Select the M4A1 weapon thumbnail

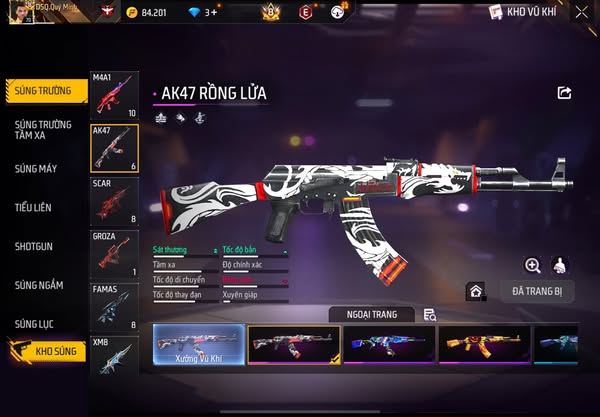point(114,95)
